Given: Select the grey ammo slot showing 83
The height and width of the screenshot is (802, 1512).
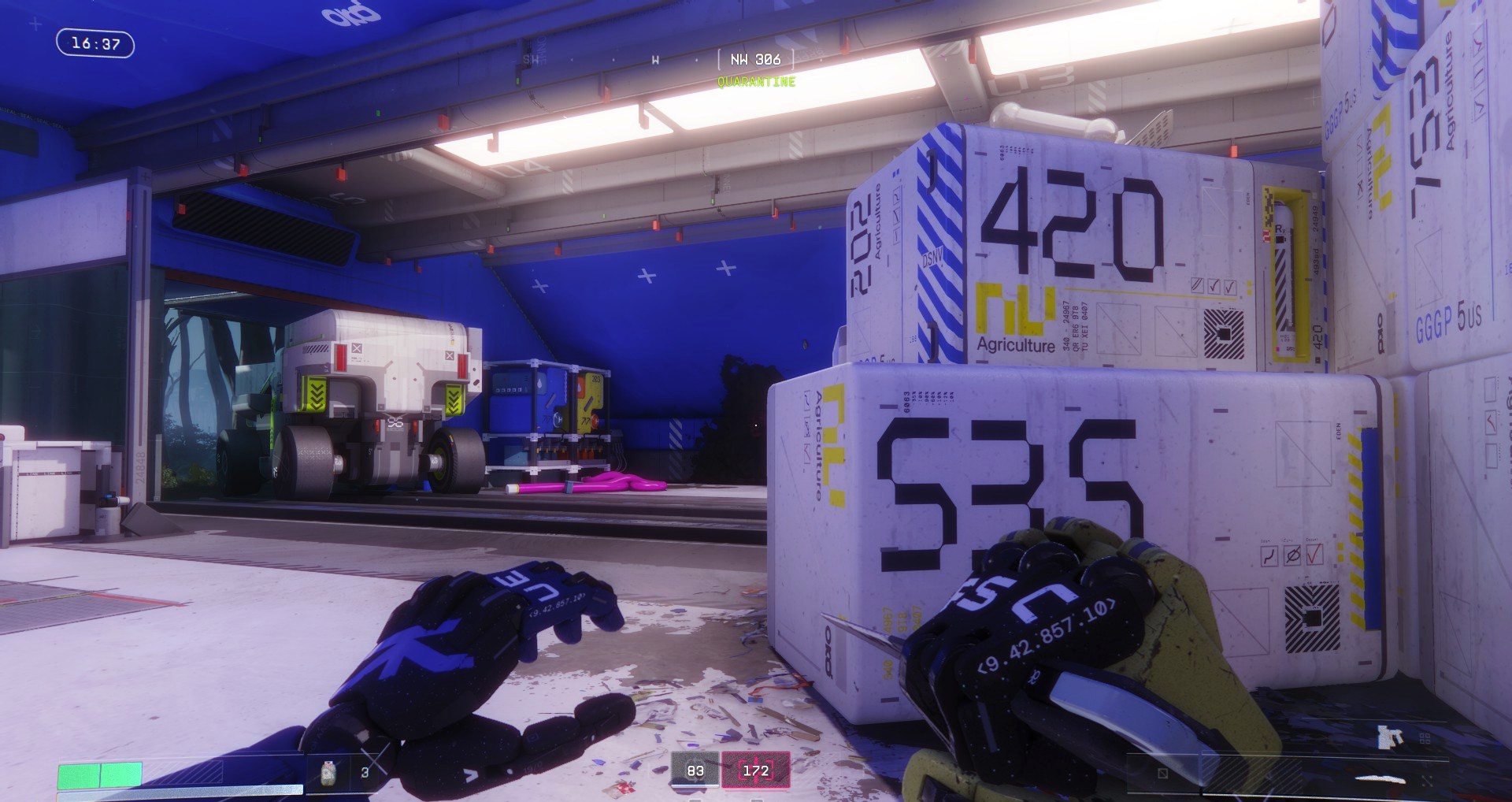Looking at the screenshot, I should pos(695,770).
